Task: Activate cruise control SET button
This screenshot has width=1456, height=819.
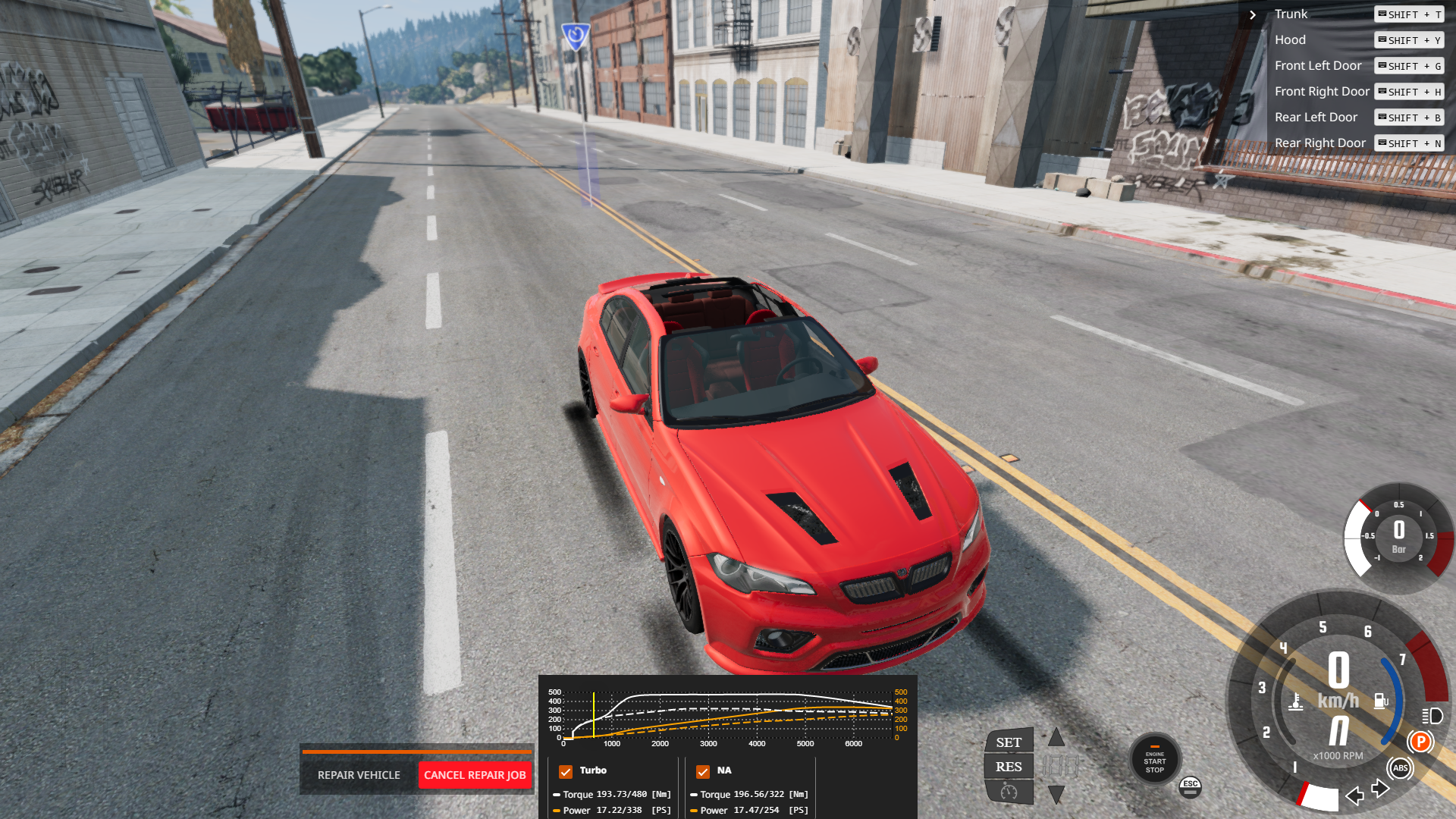Action: point(1009,742)
